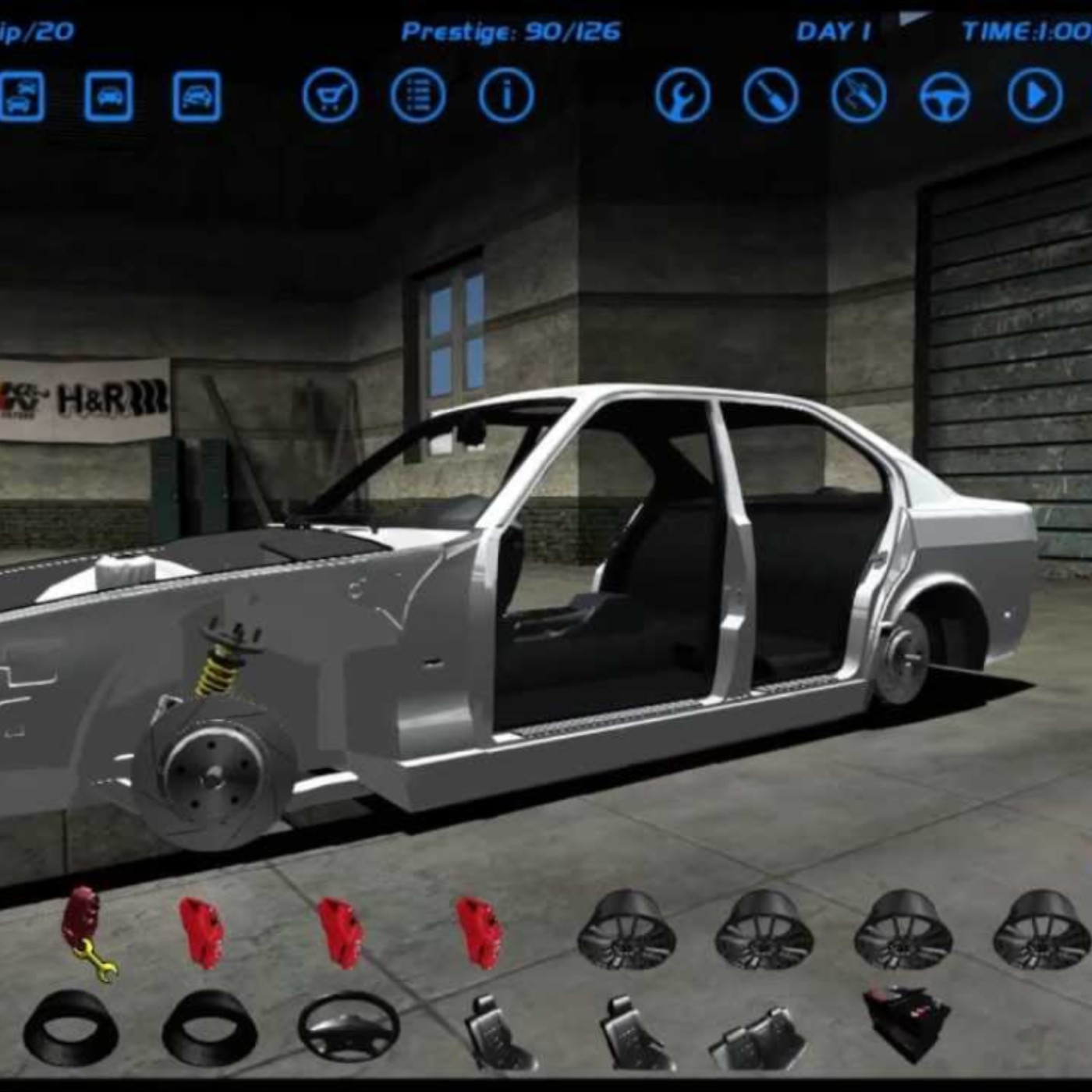Image resolution: width=1092 pixels, height=1092 pixels.
Task: Pick the brake caliper with wrench marker
Action: 86,932
